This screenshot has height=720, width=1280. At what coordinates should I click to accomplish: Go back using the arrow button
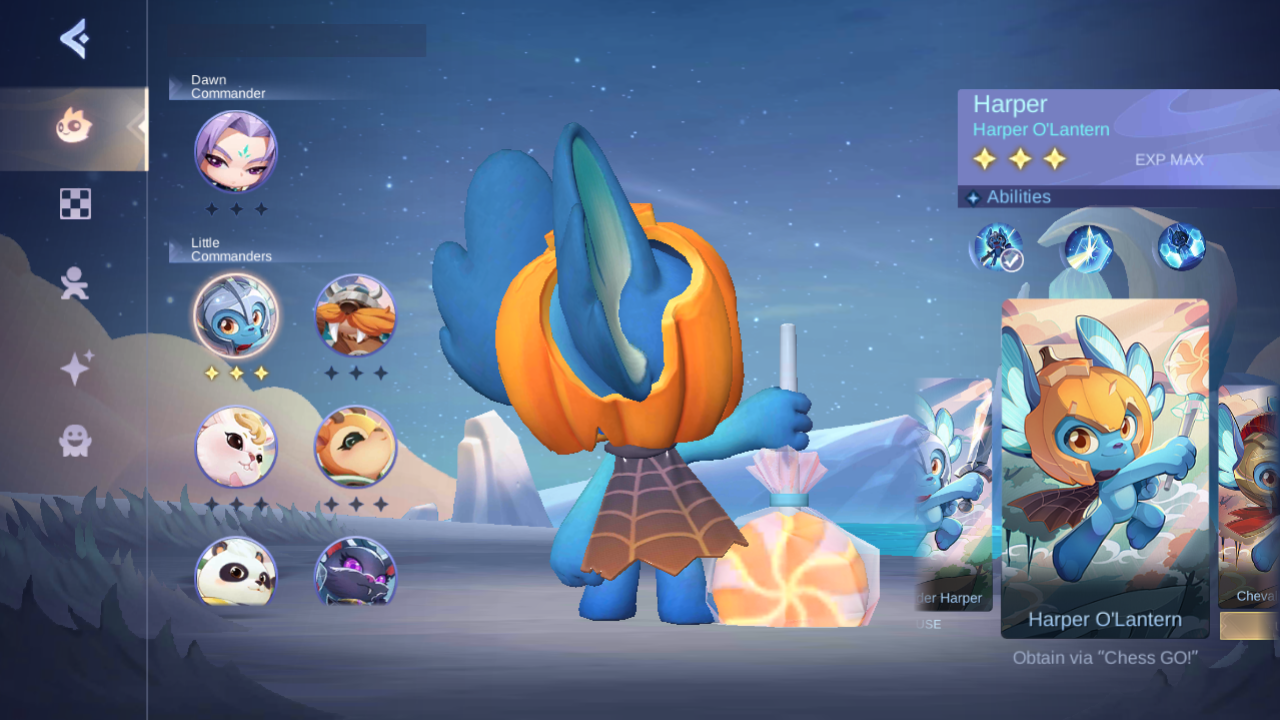click(x=74, y=39)
